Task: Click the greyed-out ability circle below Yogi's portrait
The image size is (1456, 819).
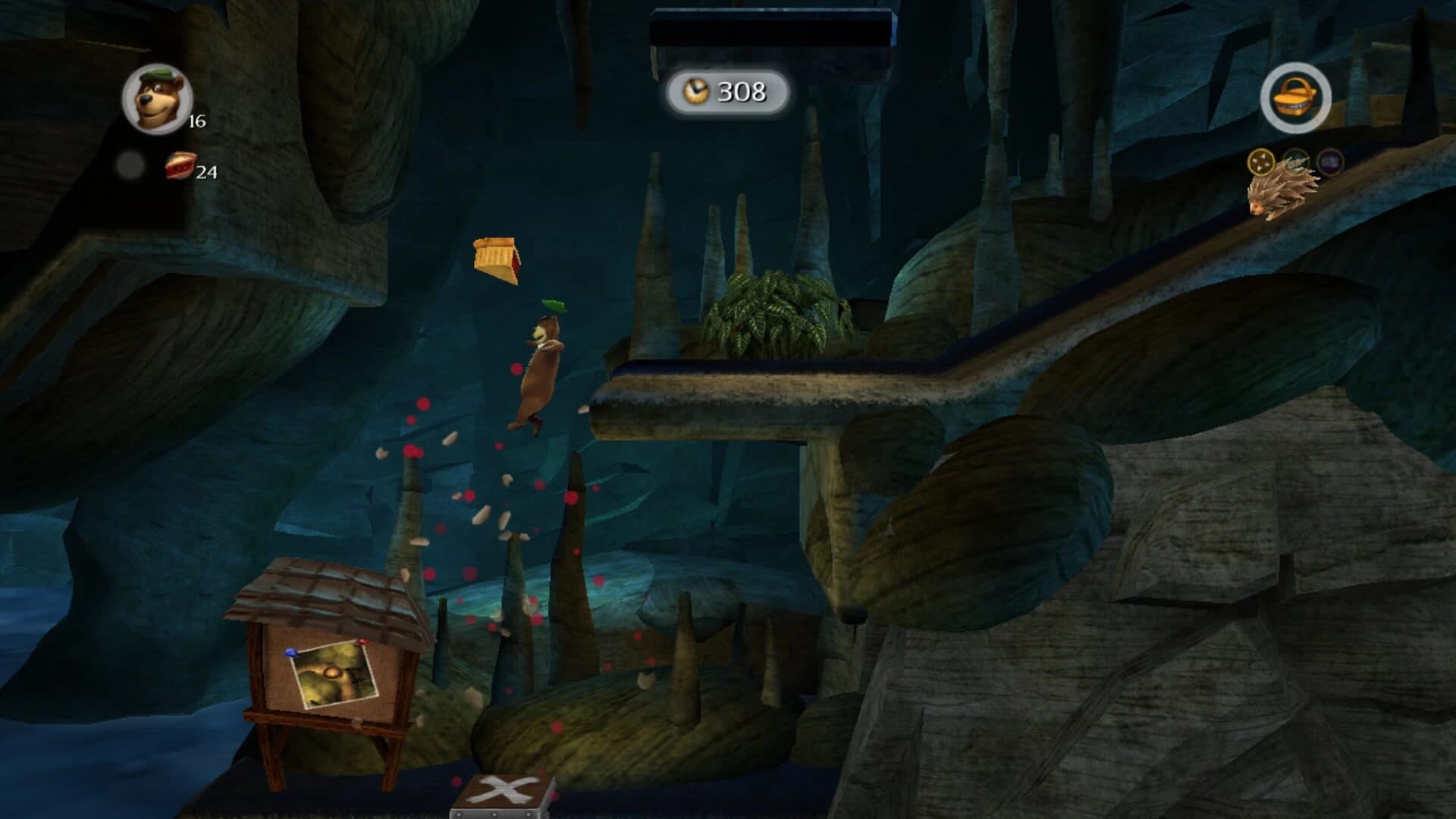Action: click(130, 165)
